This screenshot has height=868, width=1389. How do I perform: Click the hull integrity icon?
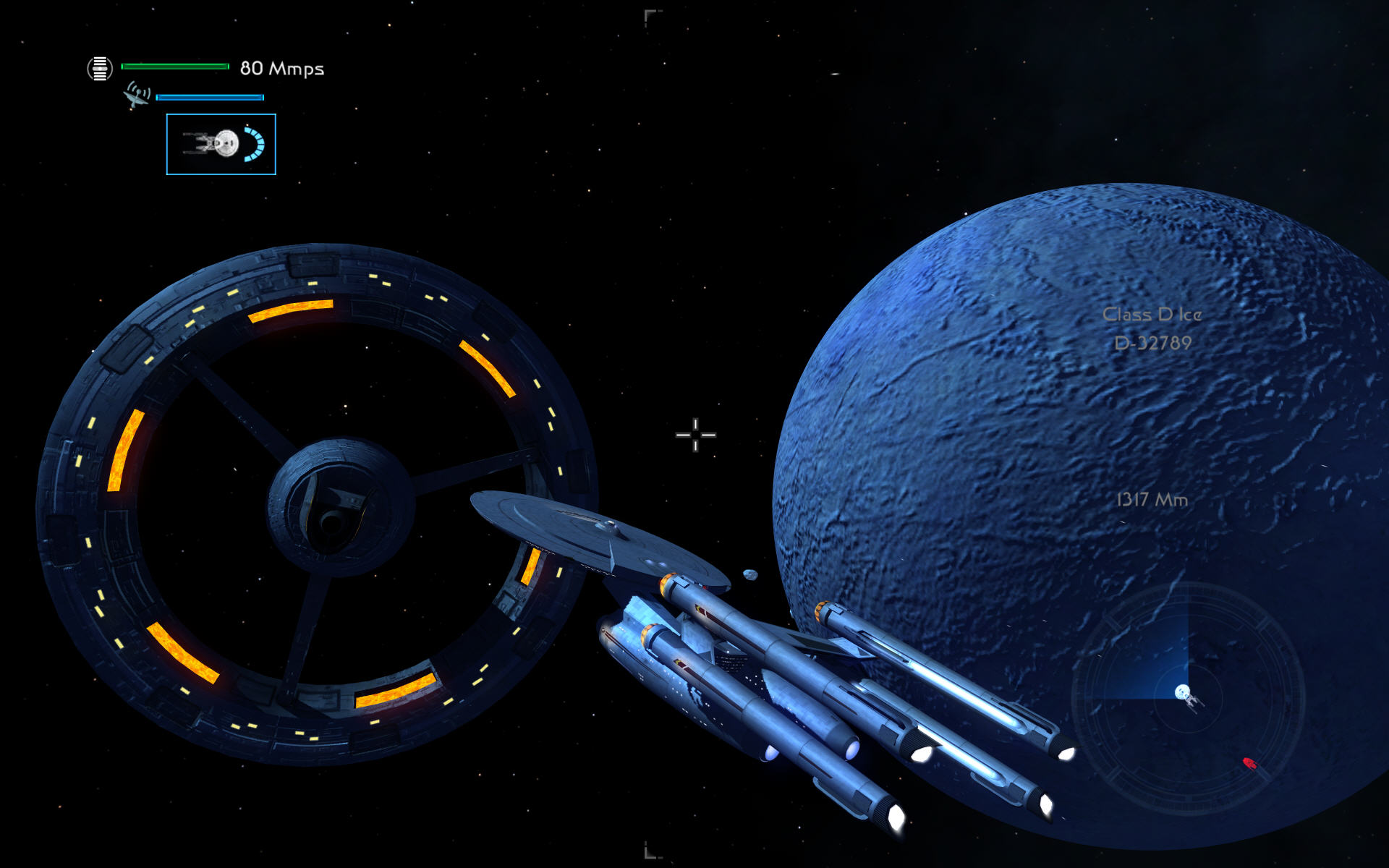point(100,69)
